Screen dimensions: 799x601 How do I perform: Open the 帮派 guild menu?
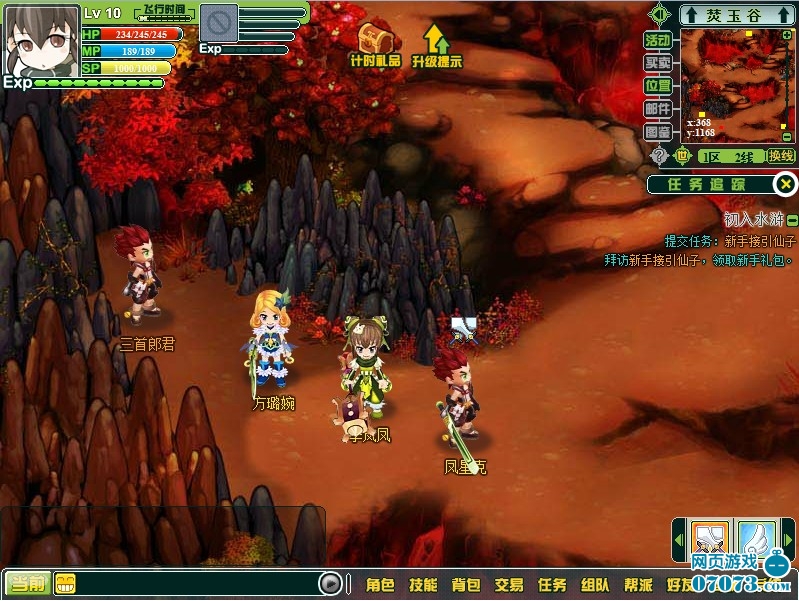638,585
